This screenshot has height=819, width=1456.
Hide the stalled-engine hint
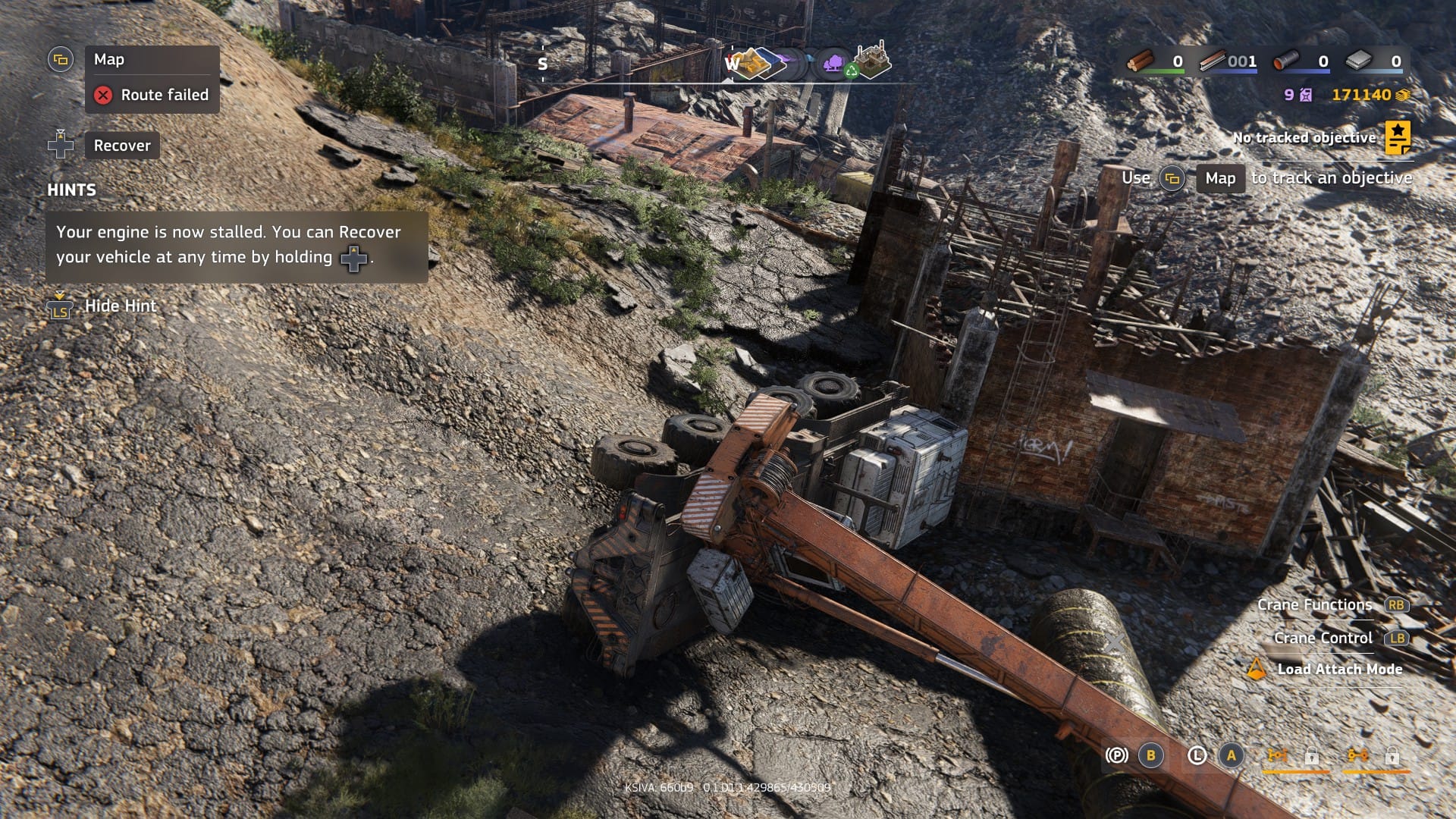click(120, 306)
